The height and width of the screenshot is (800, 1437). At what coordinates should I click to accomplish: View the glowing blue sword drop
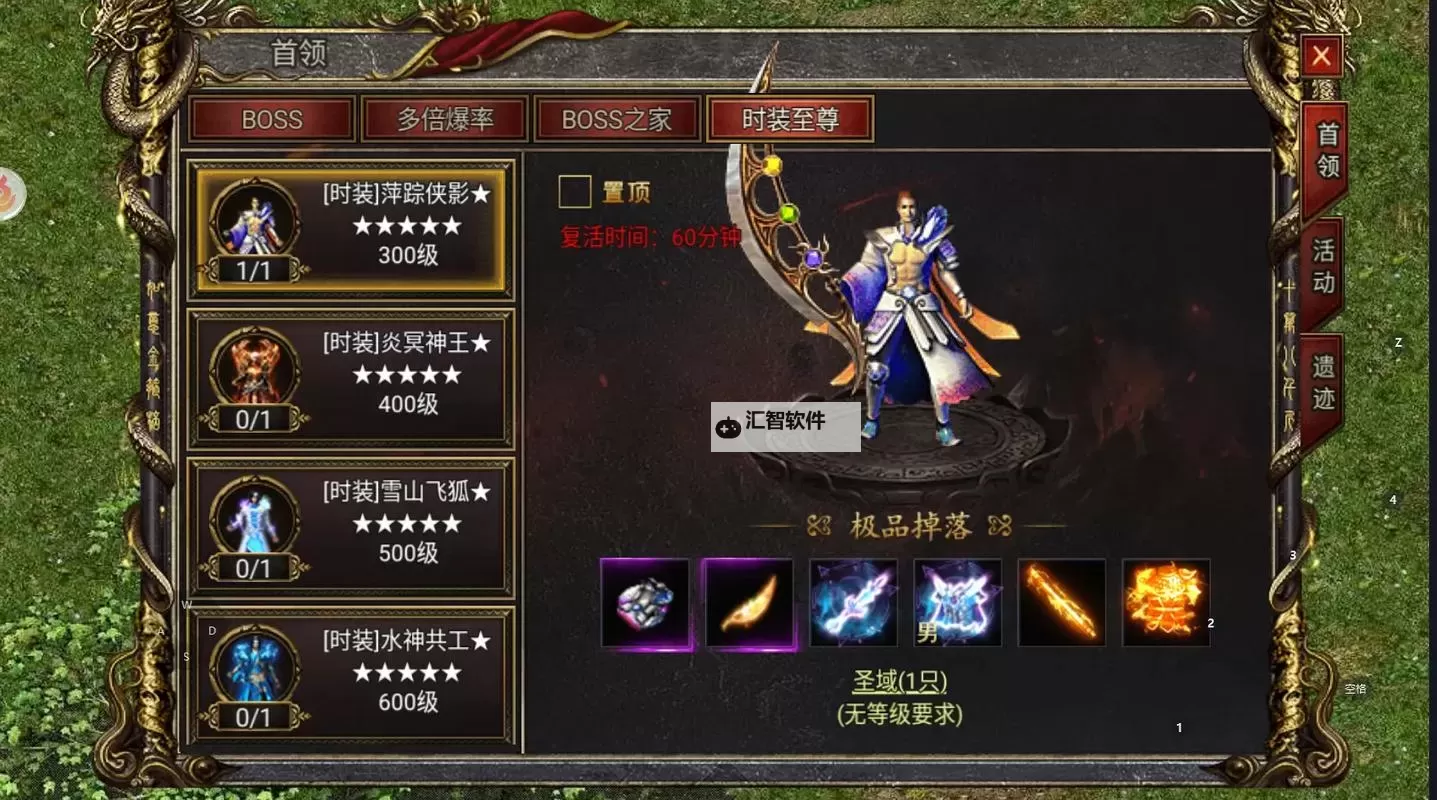pos(853,603)
